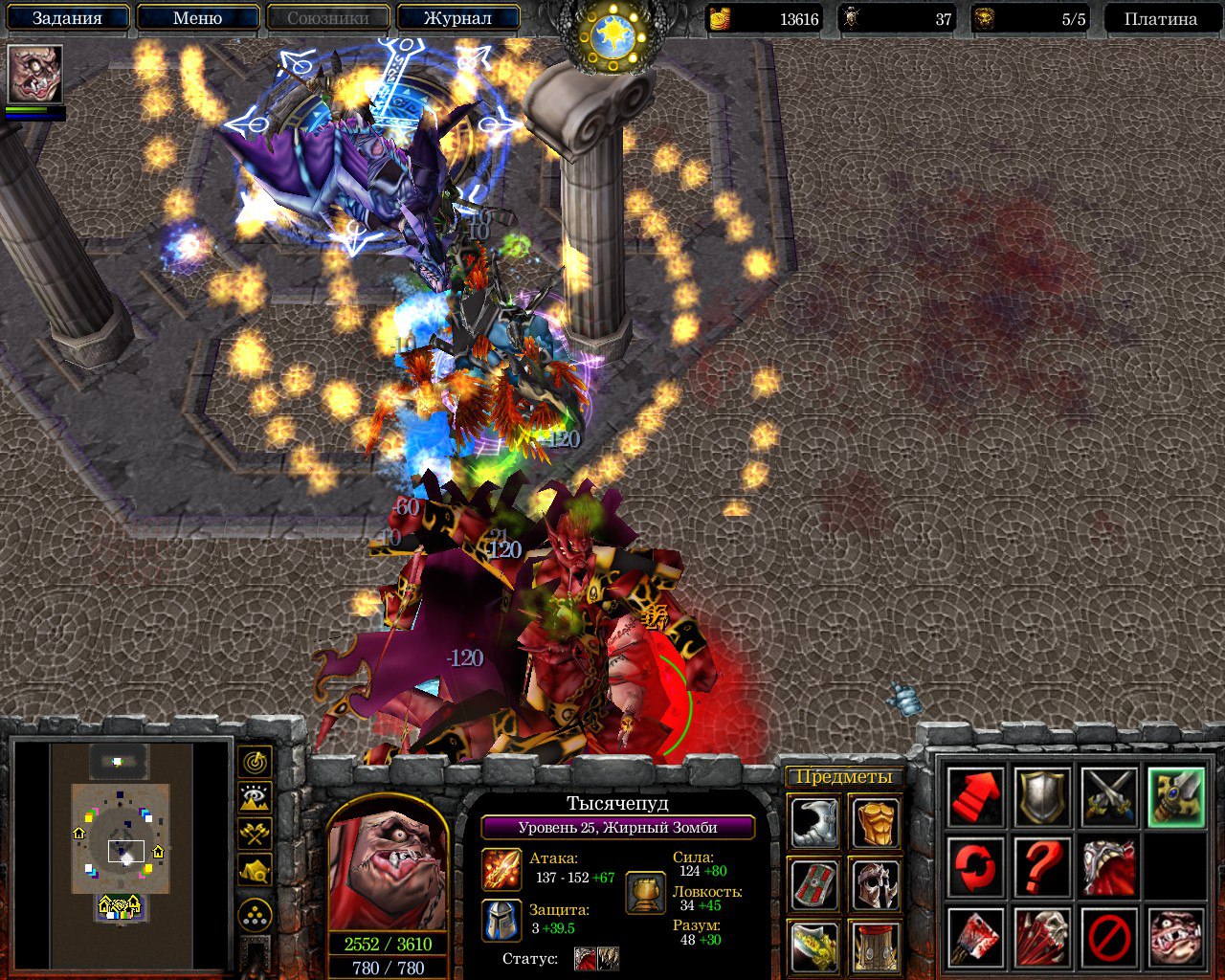
Task: Activate the green-highlighted sword hilt ability
Action: pyautogui.click(x=1176, y=797)
